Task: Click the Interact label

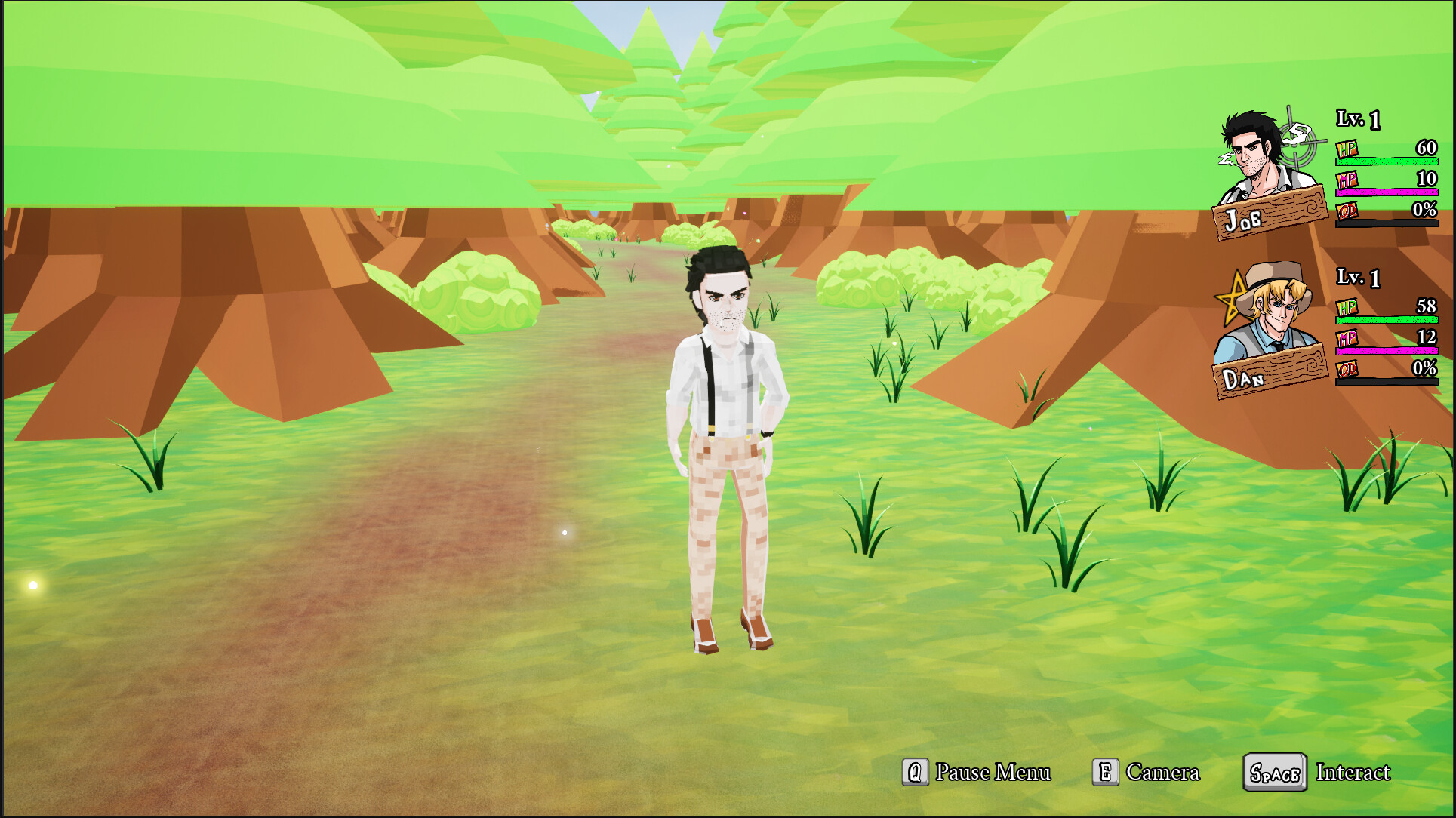Action: [1353, 772]
